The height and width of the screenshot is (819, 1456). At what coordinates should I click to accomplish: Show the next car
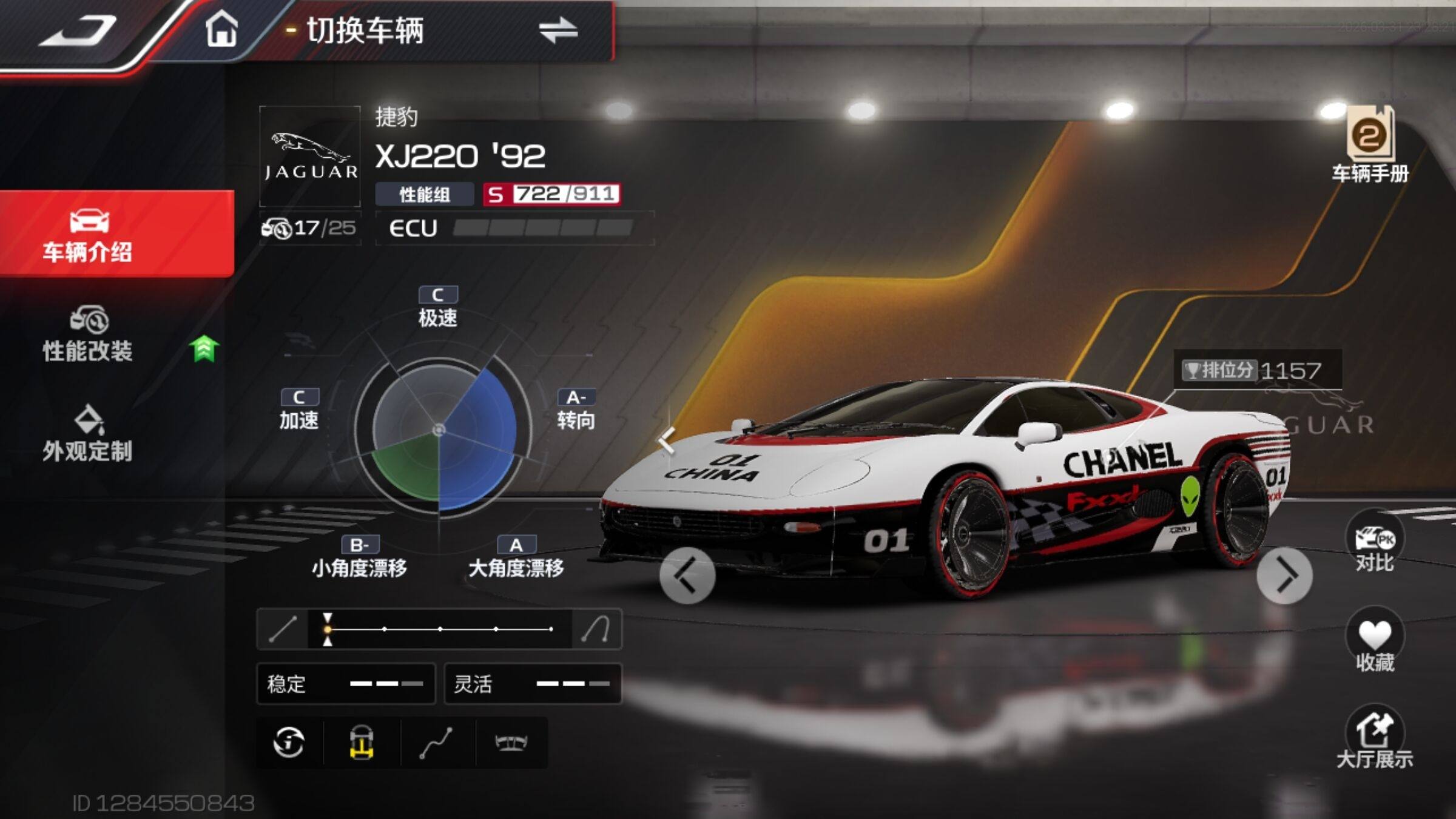coord(1284,575)
